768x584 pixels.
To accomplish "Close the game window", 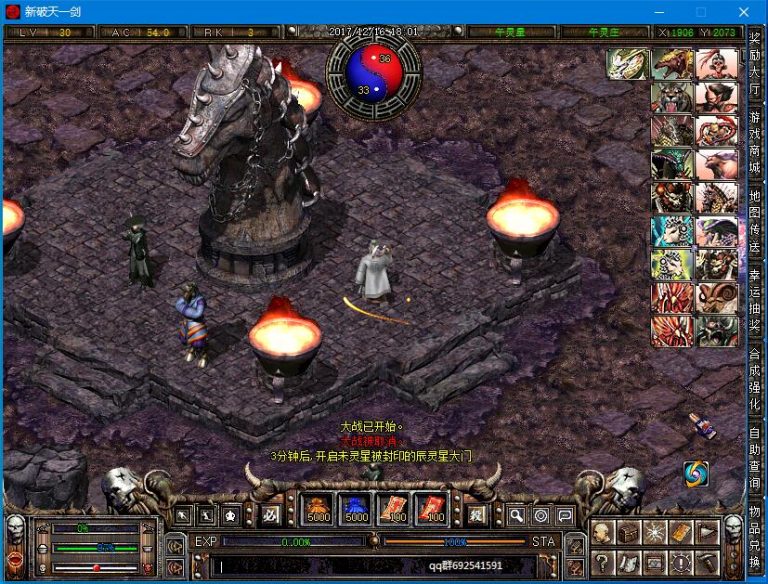I will pyautogui.click(x=743, y=12).
